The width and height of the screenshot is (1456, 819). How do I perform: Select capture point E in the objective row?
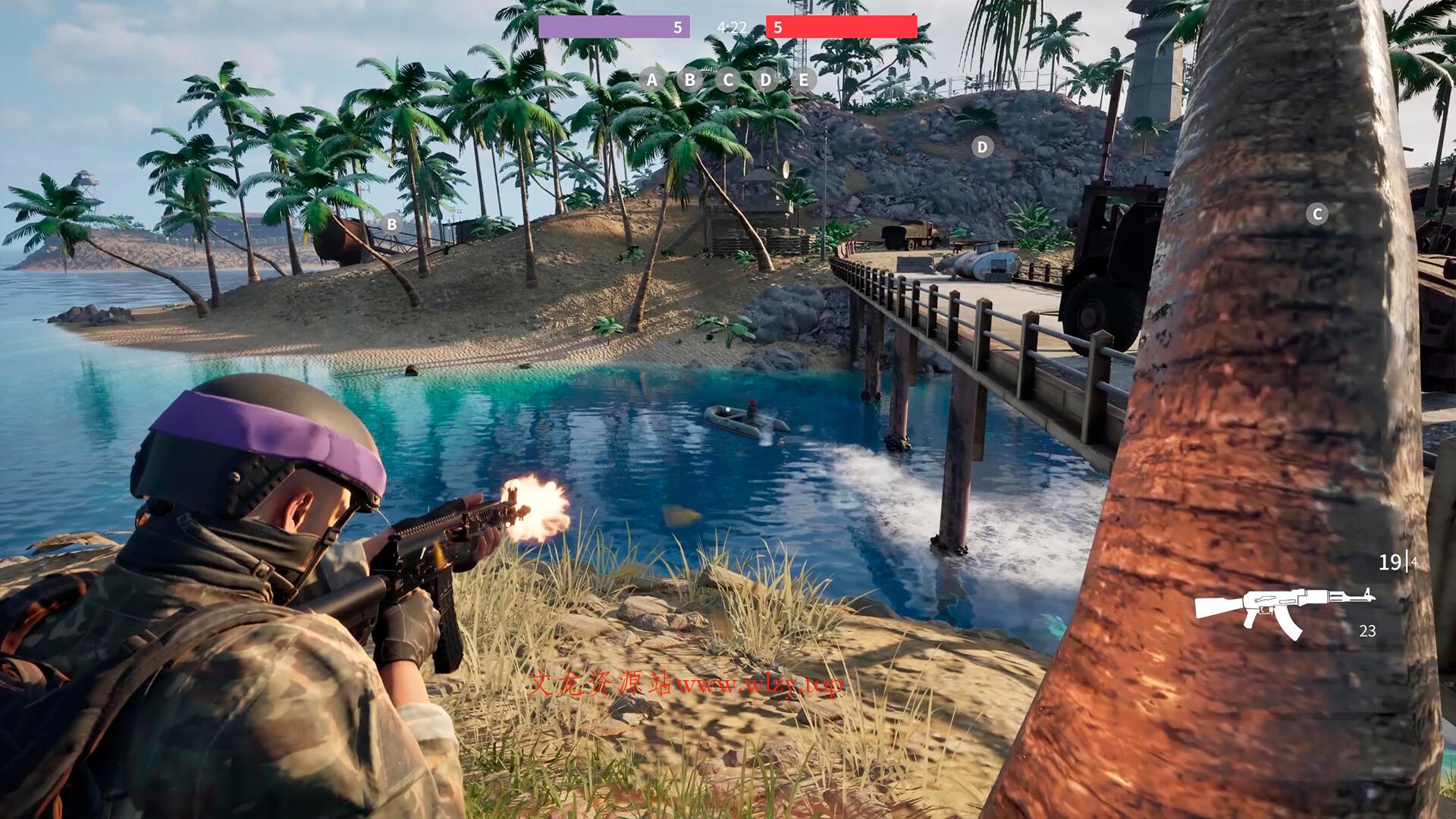[x=803, y=80]
